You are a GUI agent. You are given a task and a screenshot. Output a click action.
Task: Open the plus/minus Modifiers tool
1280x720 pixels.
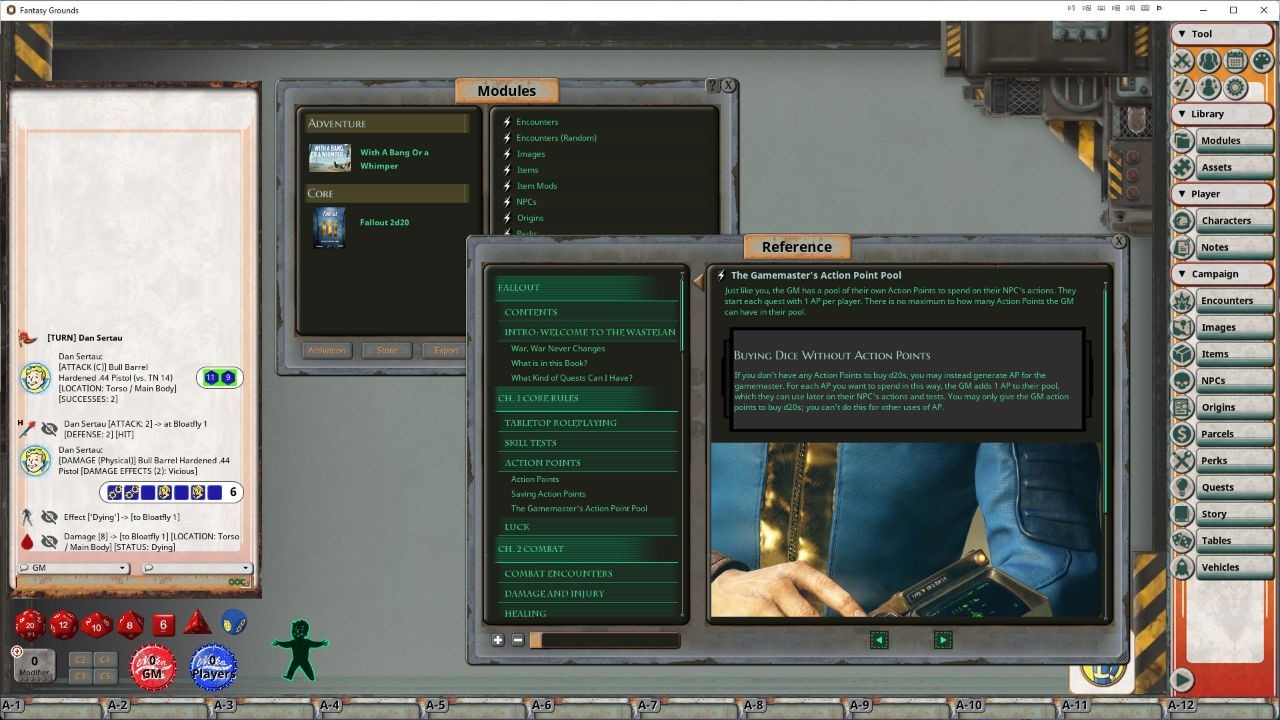click(1181, 88)
